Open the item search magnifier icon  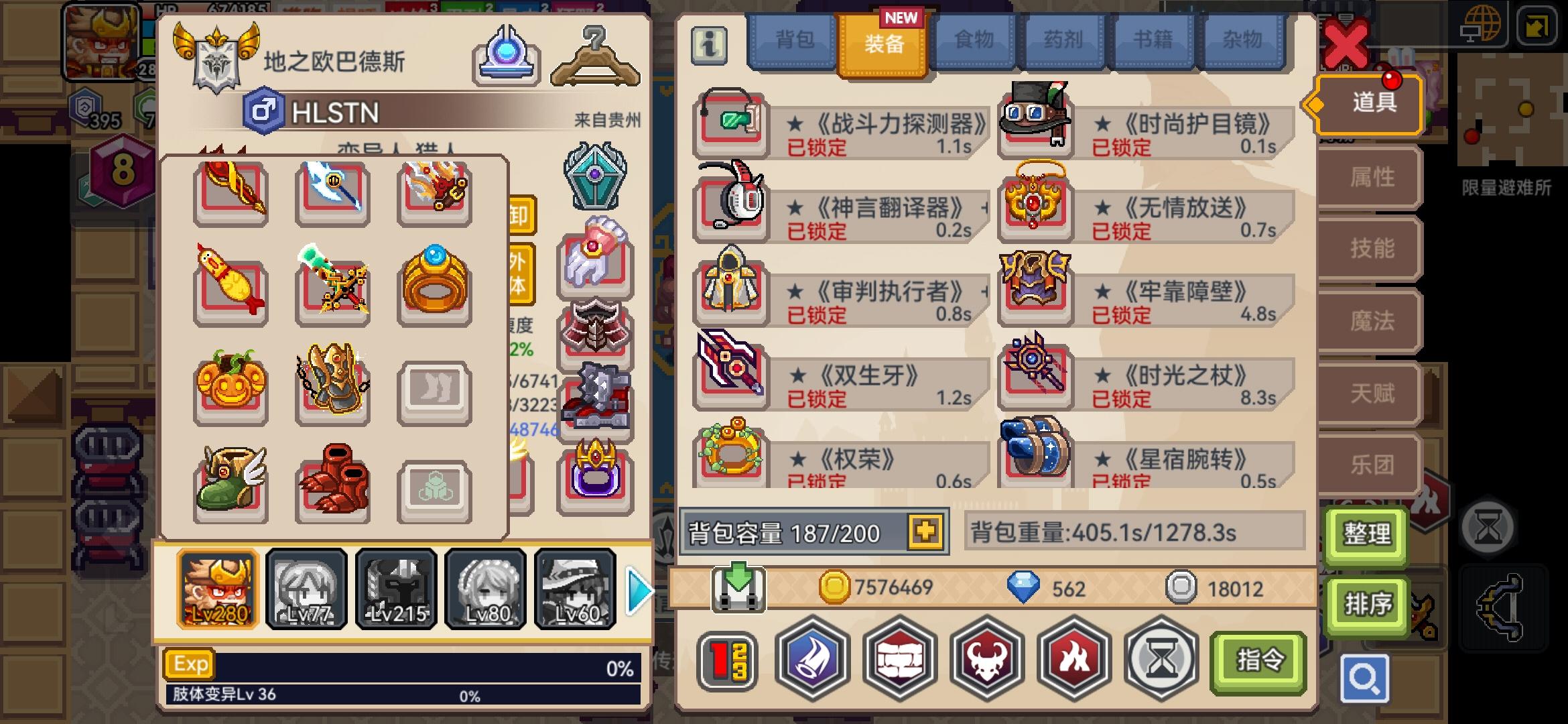pyautogui.click(x=1366, y=678)
